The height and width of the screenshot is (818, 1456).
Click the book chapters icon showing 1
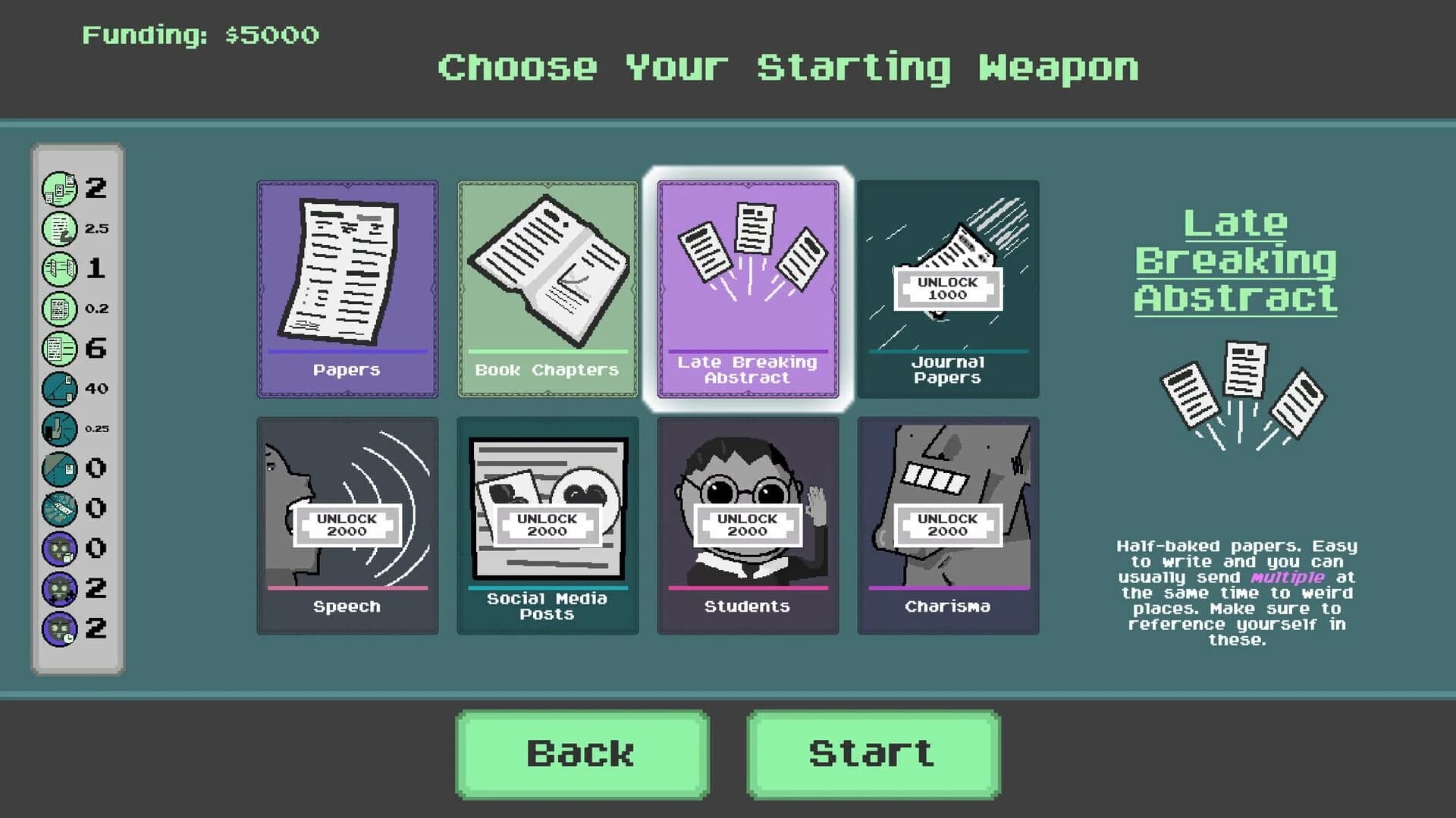click(59, 268)
